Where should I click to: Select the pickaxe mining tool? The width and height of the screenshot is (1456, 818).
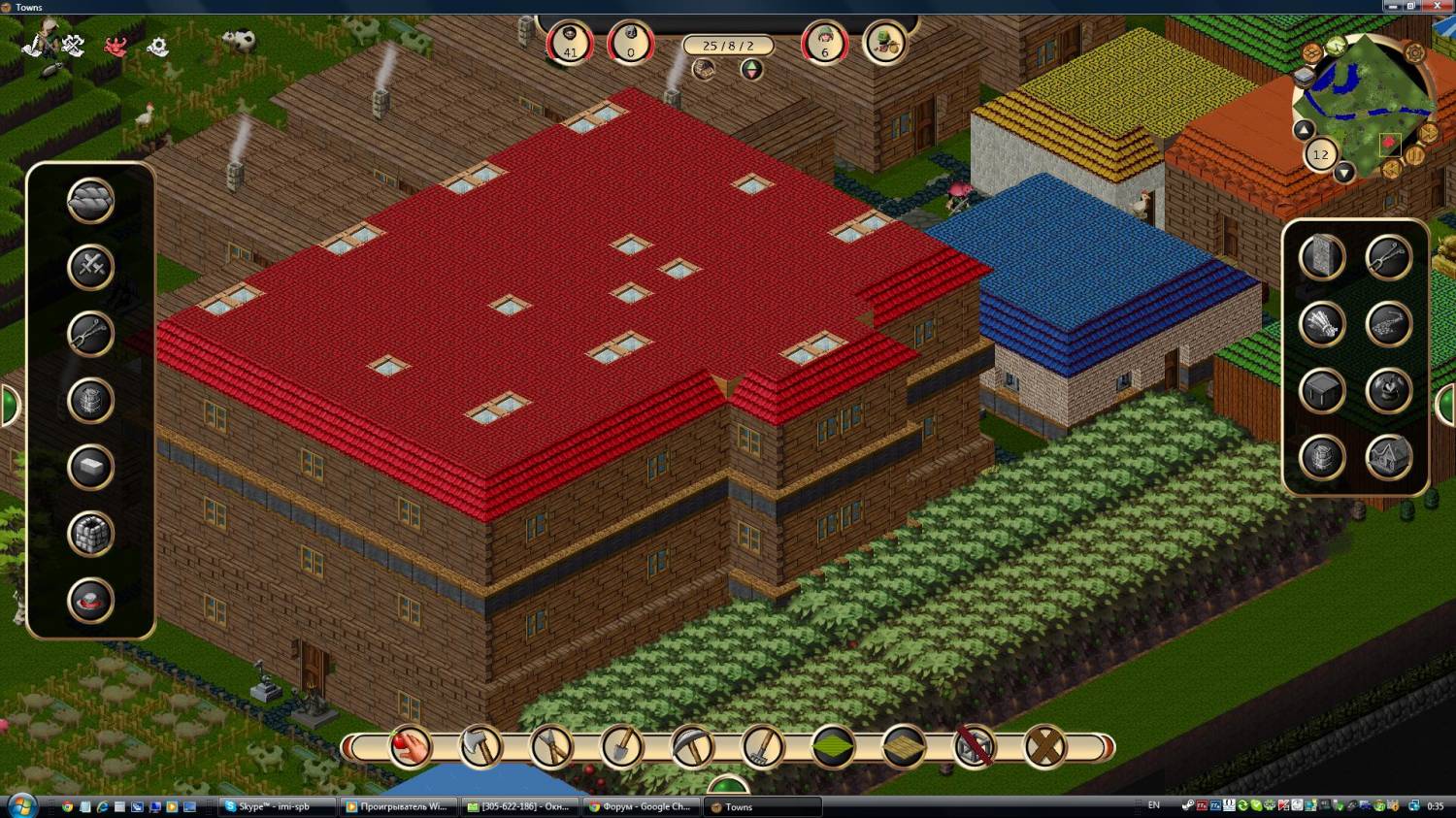pyautogui.click(x=692, y=746)
